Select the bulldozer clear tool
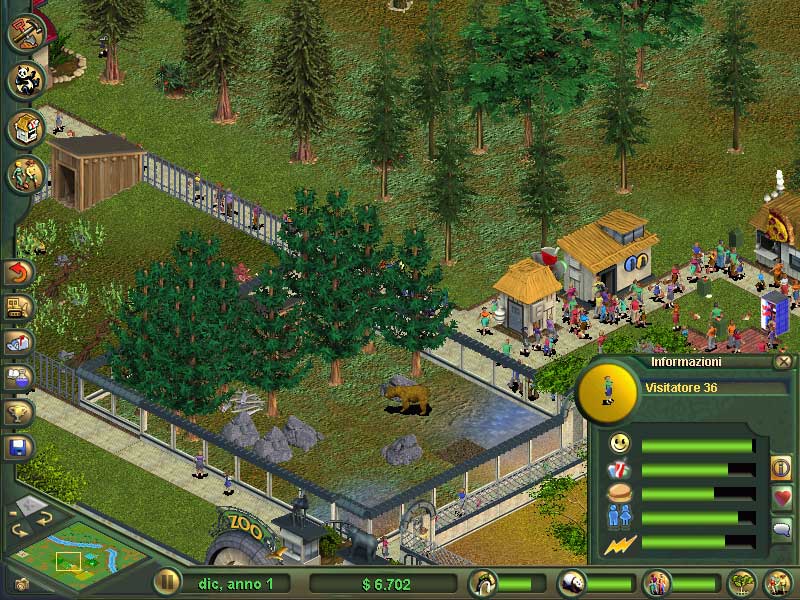Image resolution: width=800 pixels, height=600 pixels. (19, 307)
